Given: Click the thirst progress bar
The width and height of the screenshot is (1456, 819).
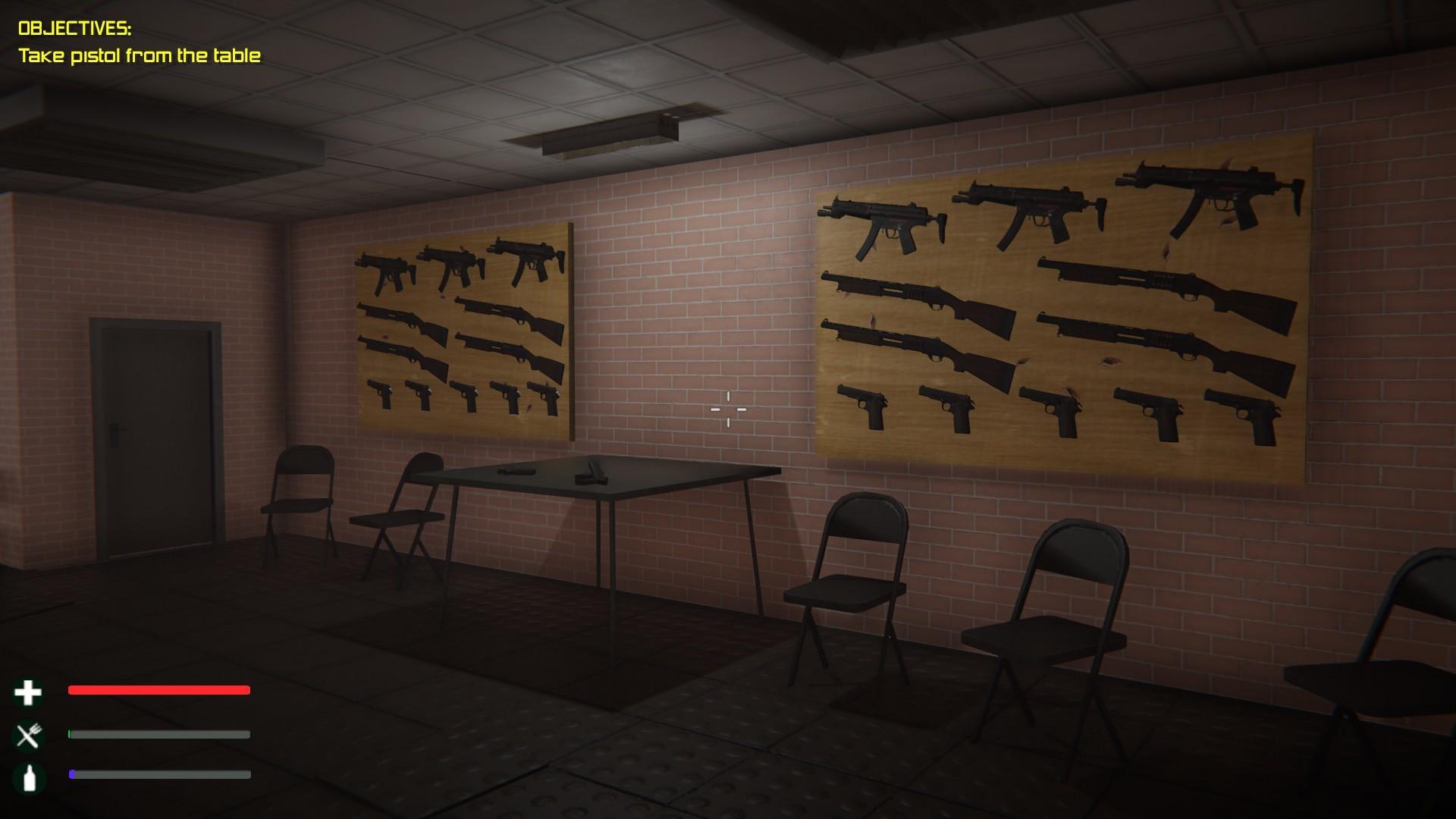Looking at the screenshot, I should click(159, 776).
